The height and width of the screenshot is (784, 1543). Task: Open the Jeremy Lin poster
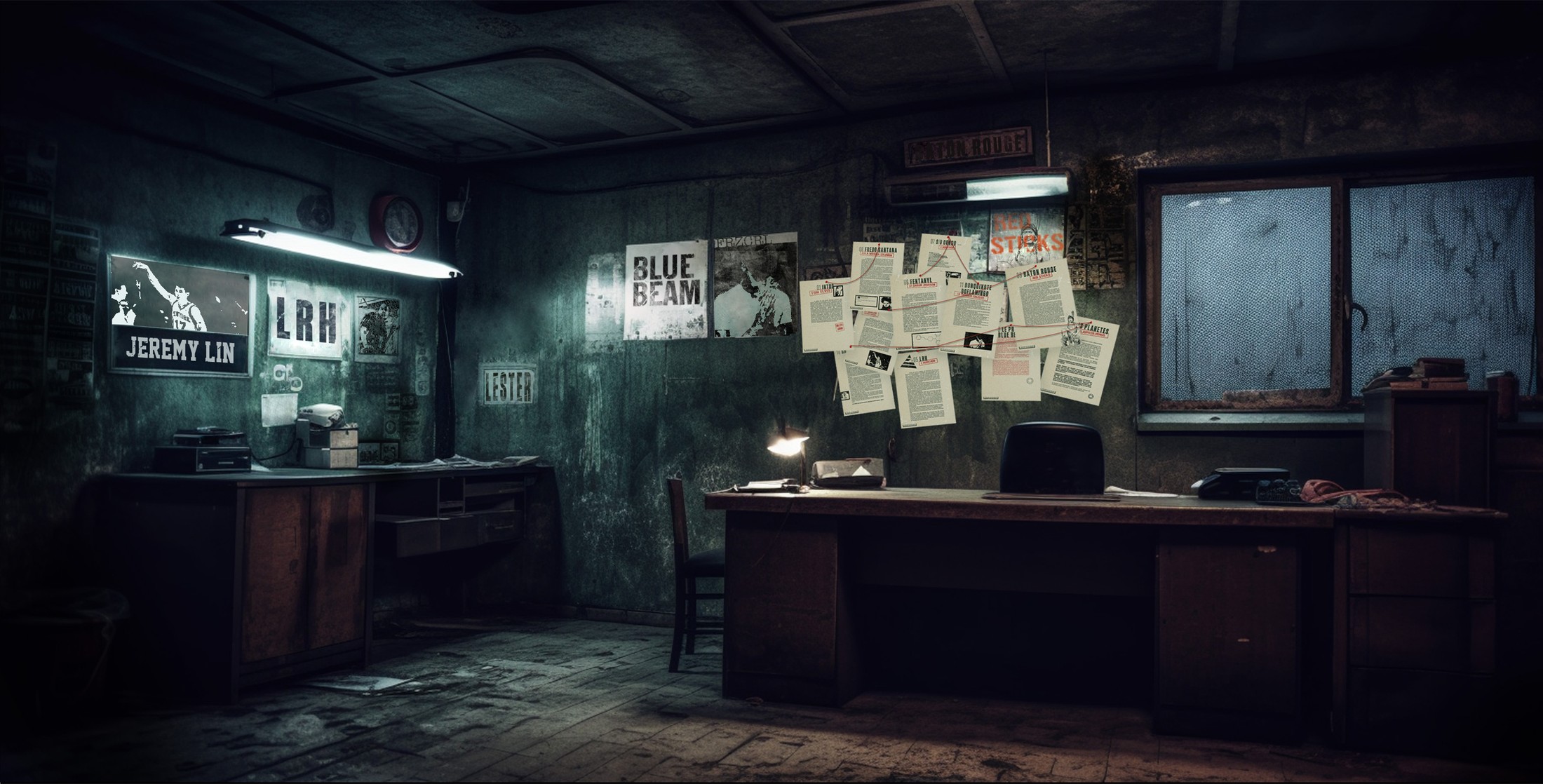tap(180, 316)
